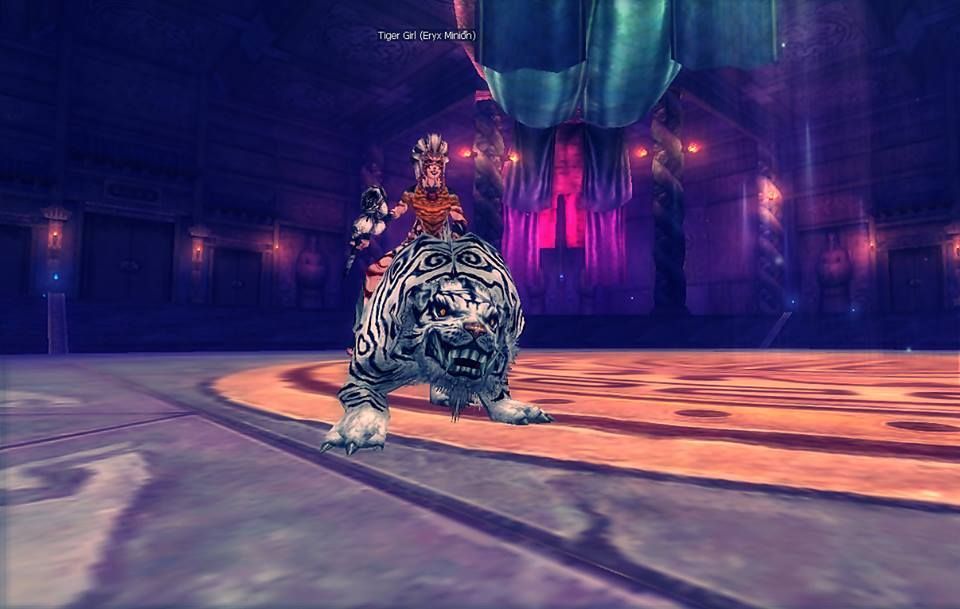The height and width of the screenshot is (609, 960).
Task: Select the Tiger Girl (Eryx Minion) nameplate
Action: pos(426,36)
